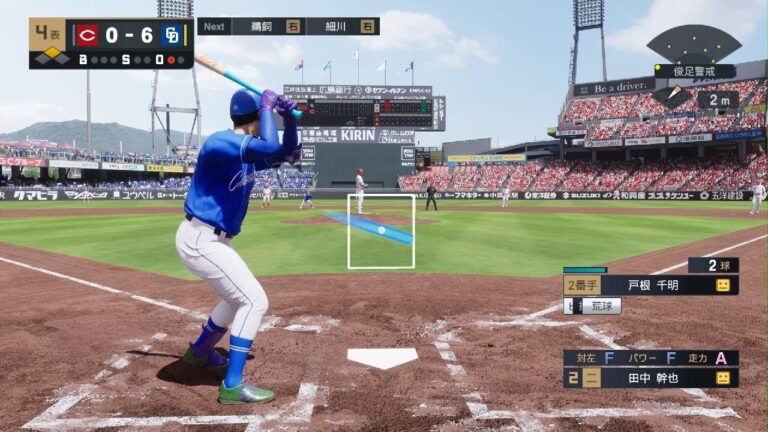Open batter 田中 幹也 info panel
The width and height of the screenshot is (768, 432).
pyautogui.click(x=651, y=378)
